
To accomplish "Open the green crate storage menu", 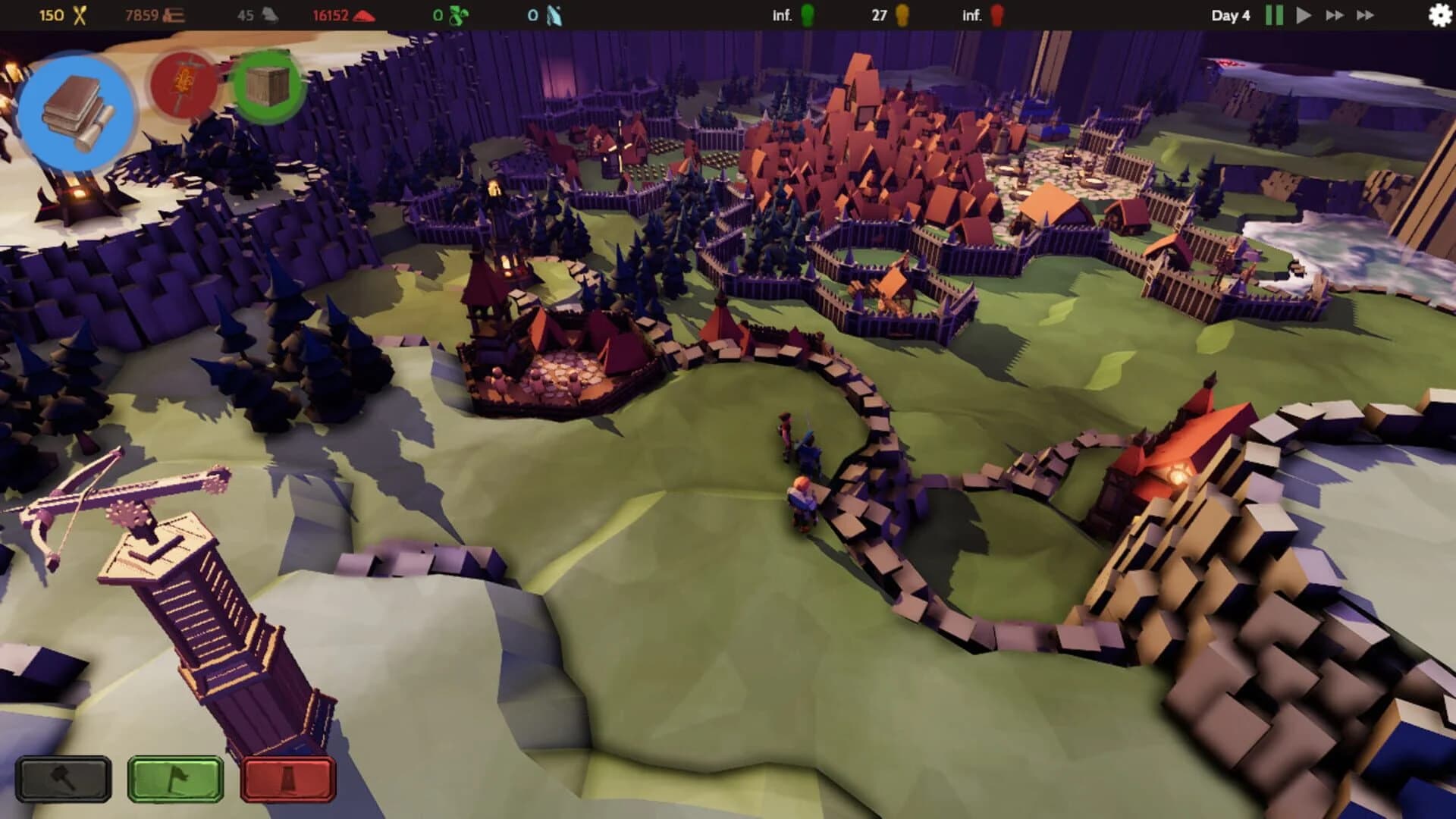I will point(267,86).
